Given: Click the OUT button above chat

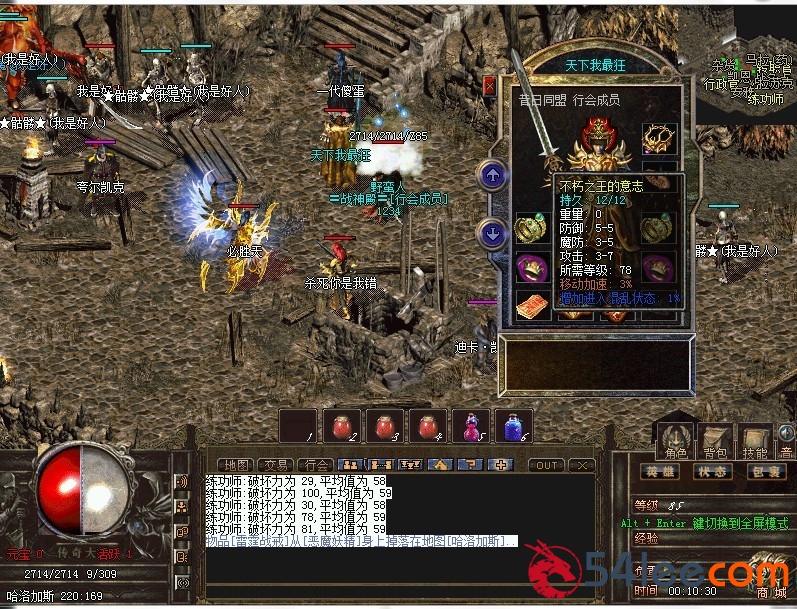Looking at the screenshot, I should (546, 465).
